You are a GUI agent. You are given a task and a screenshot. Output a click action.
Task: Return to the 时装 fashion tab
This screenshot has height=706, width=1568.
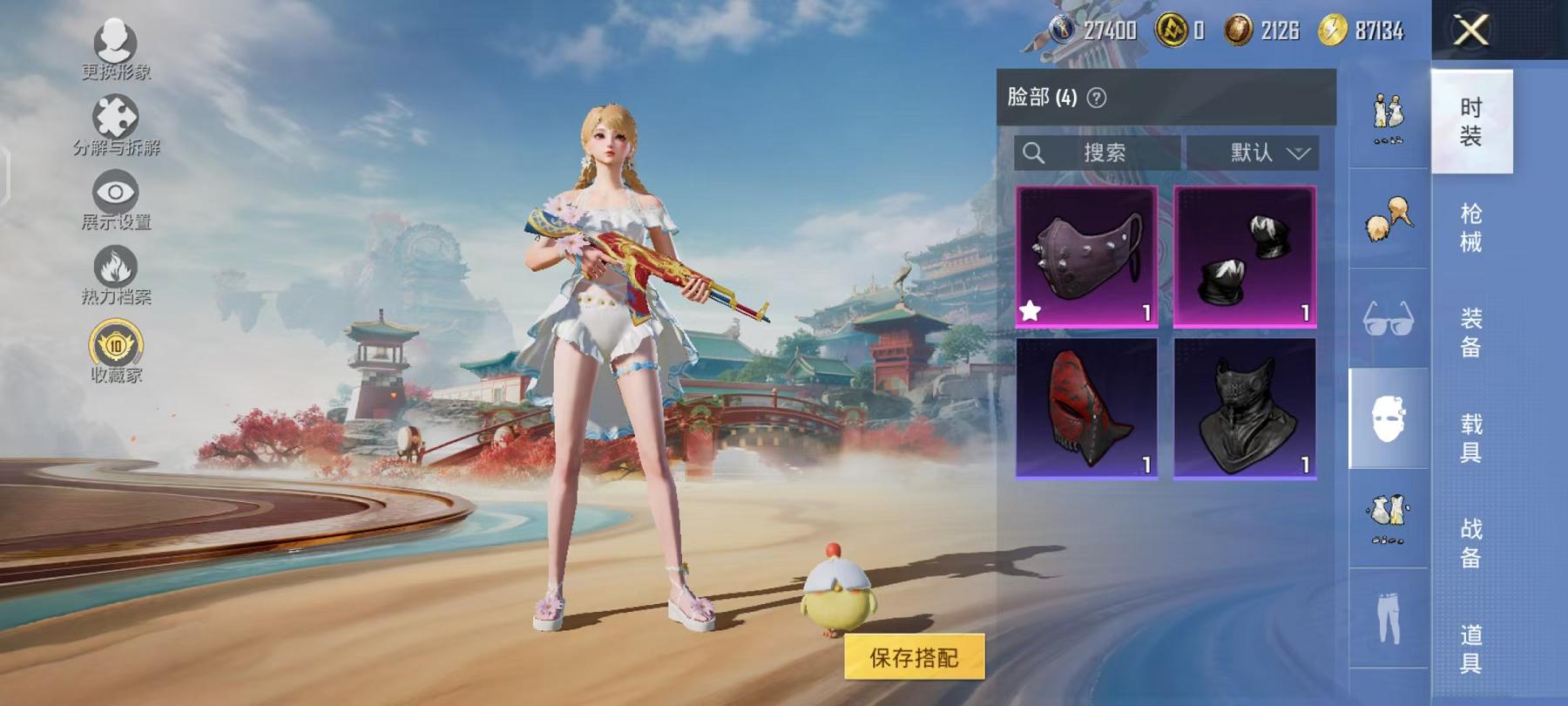tap(1471, 118)
